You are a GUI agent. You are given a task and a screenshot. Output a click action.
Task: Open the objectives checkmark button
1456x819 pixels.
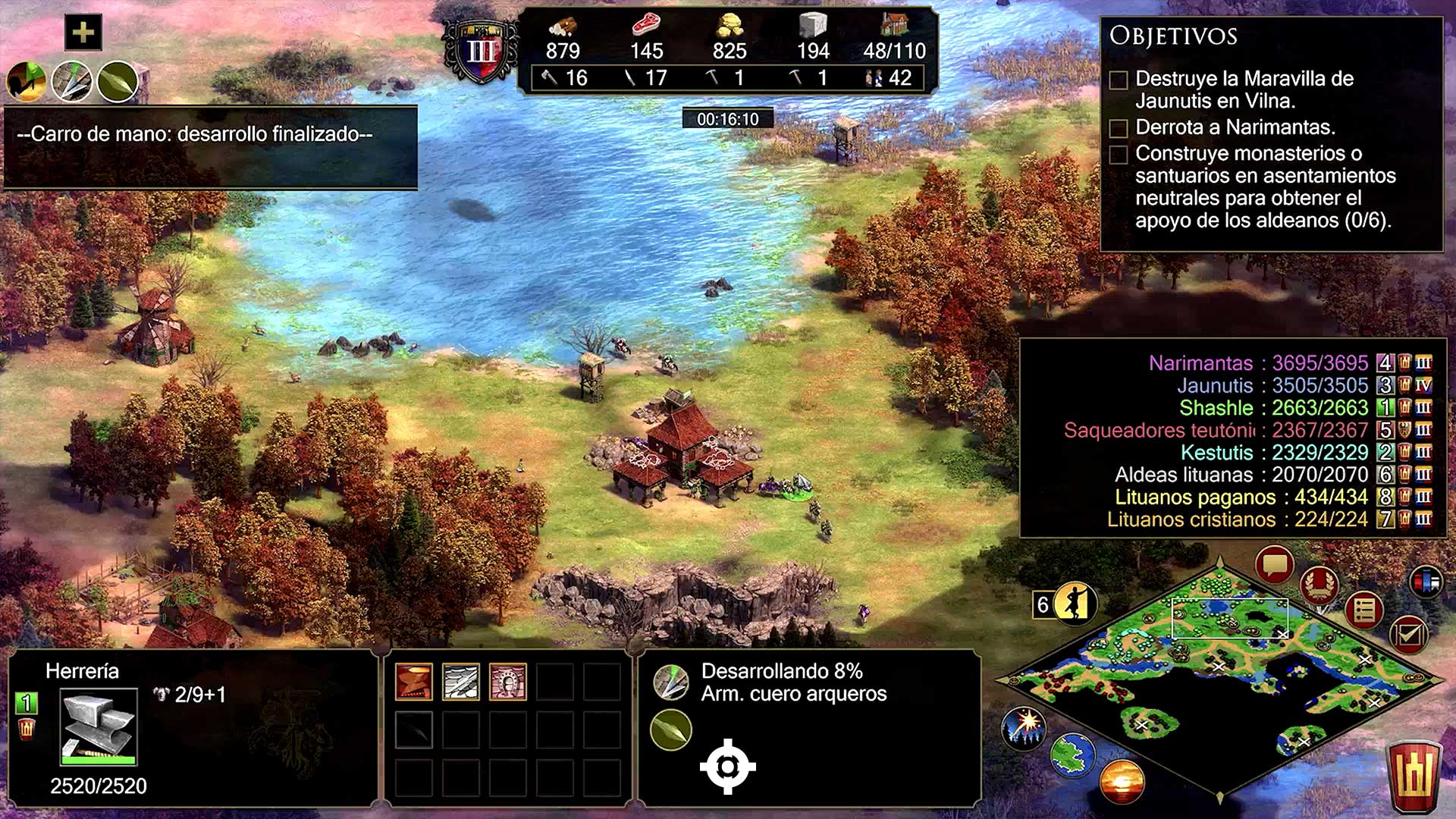click(1407, 634)
